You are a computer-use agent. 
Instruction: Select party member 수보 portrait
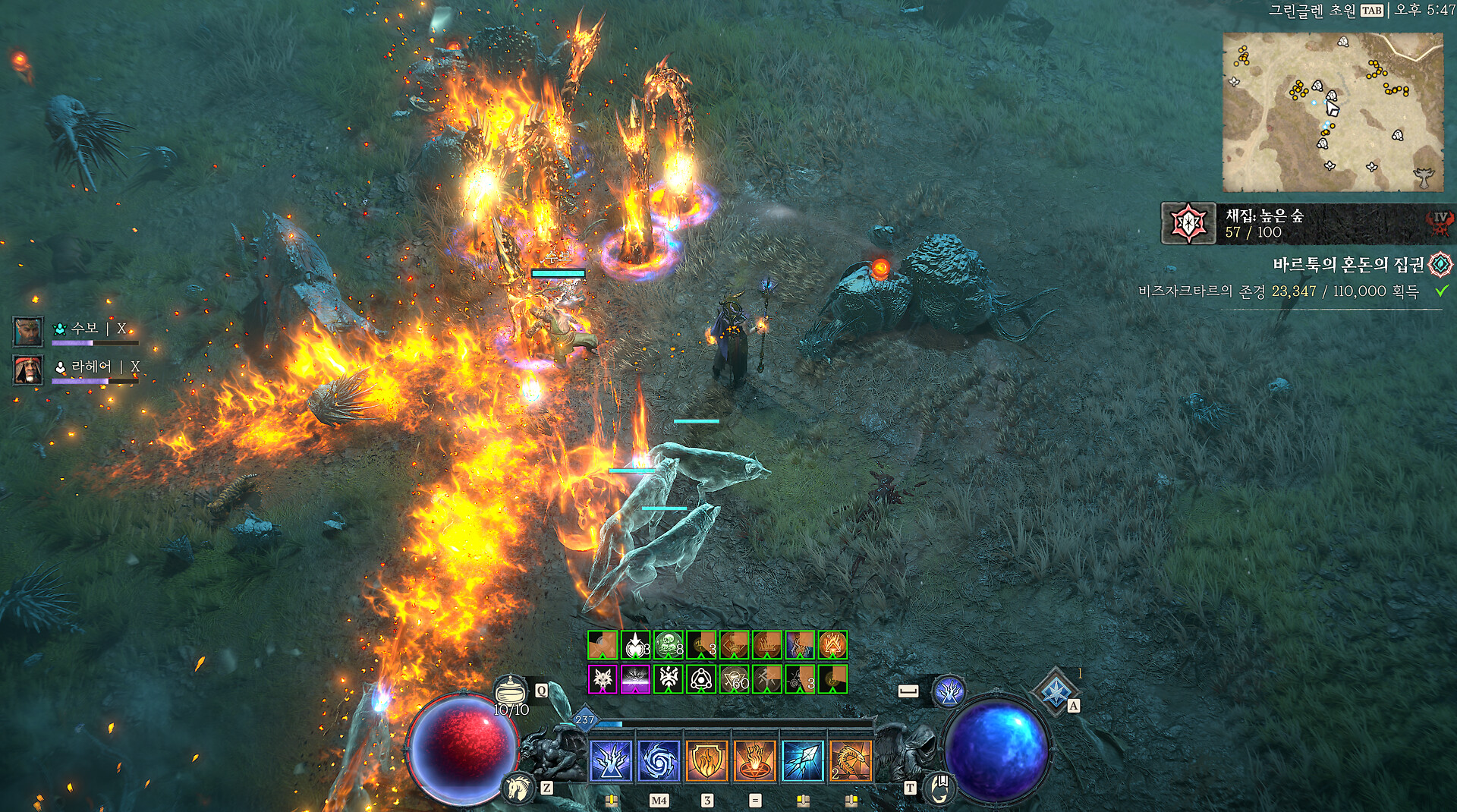tap(28, 332)
